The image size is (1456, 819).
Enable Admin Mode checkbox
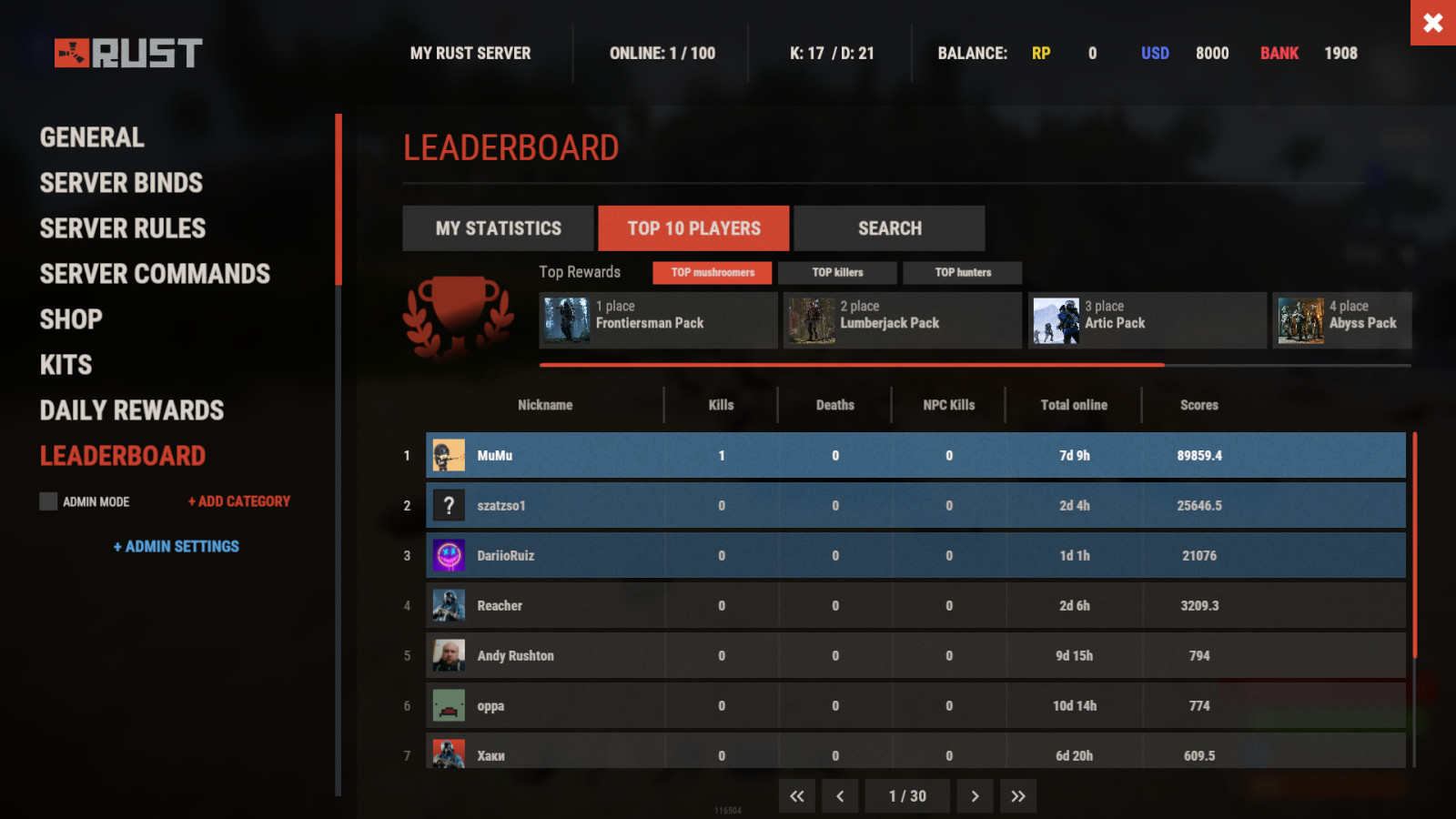click(x=47, y=501)
